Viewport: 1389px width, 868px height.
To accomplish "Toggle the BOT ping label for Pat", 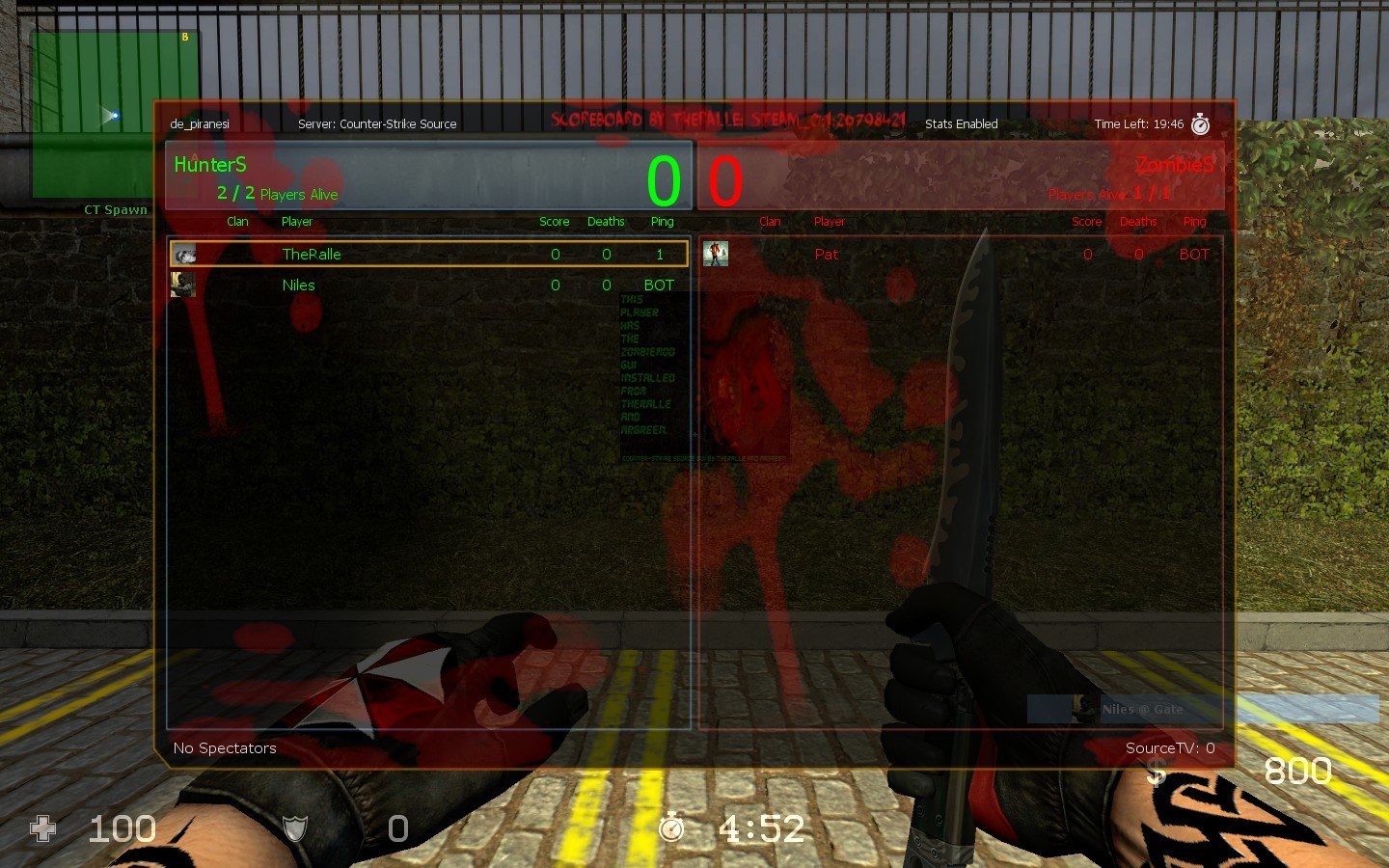I will point(1193,254).
